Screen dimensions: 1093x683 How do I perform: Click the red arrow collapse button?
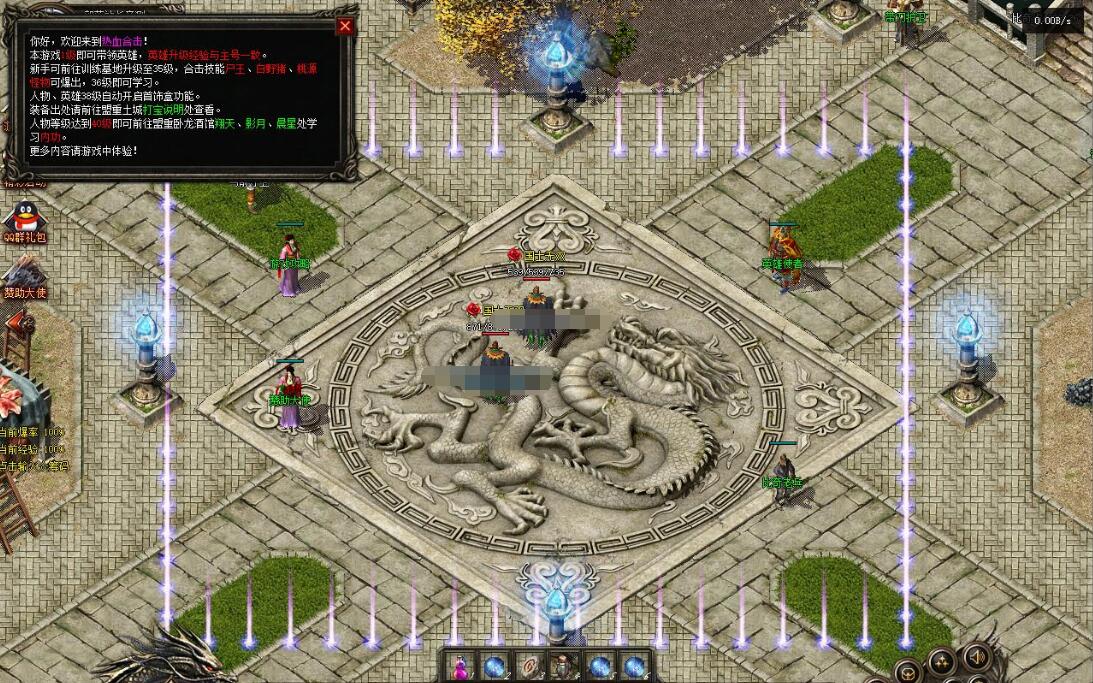coord(17,321)
